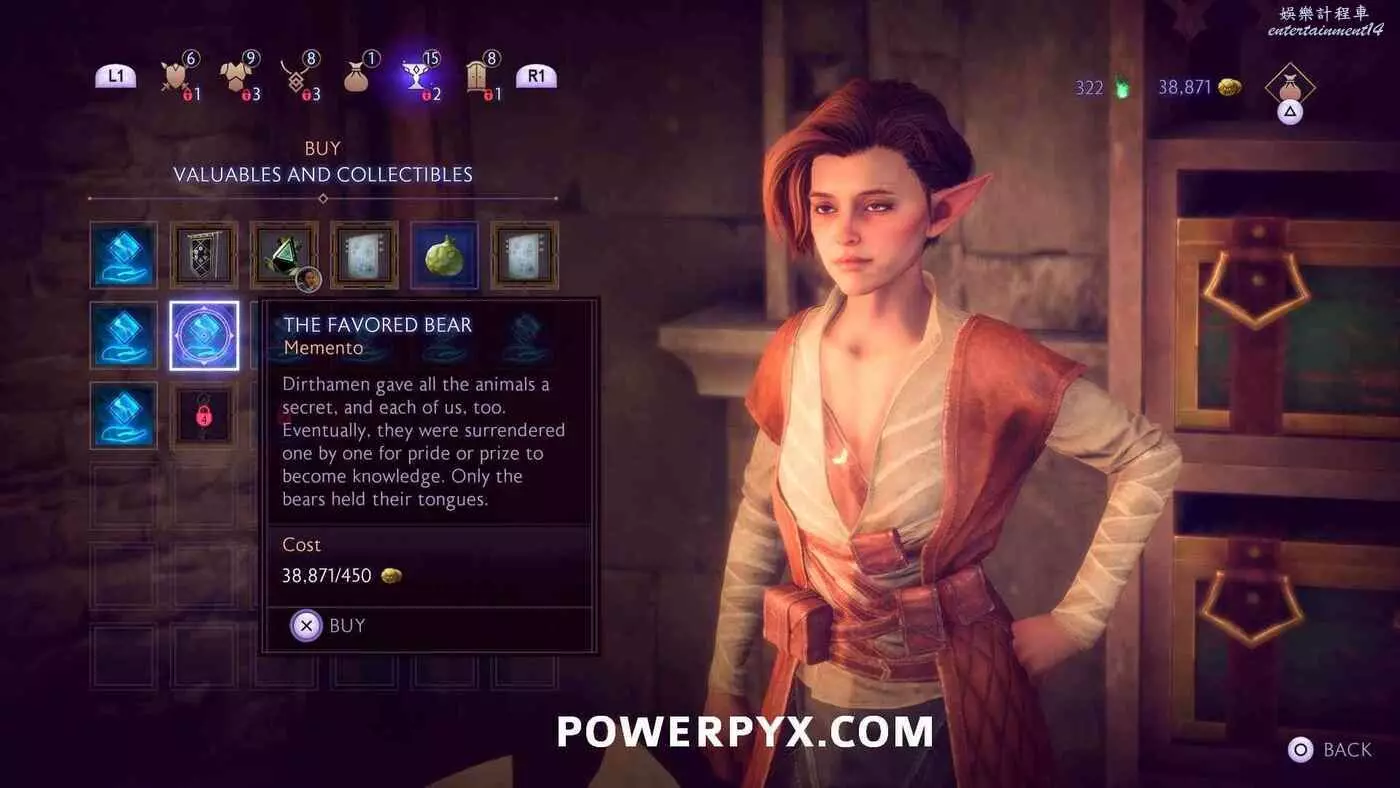Click the red padlock locked item slot
The width and height of the screenshot is (1400, 788).
click(204, 415)
